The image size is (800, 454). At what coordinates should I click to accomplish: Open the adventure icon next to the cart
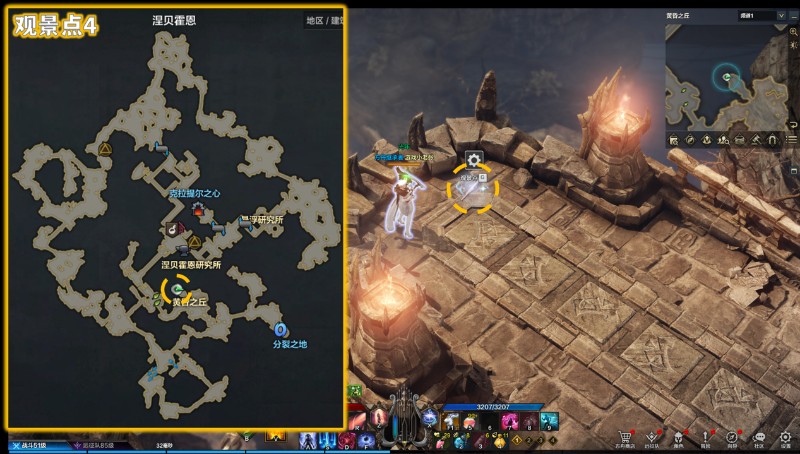653,436
